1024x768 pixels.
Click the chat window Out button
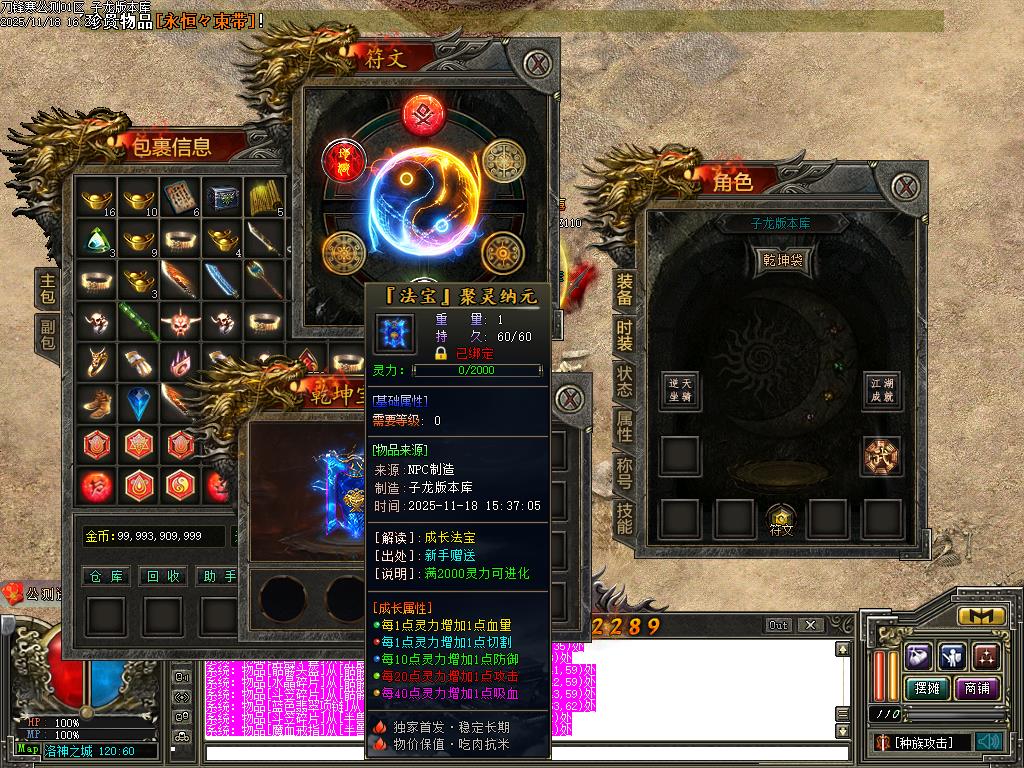point(779,625)
